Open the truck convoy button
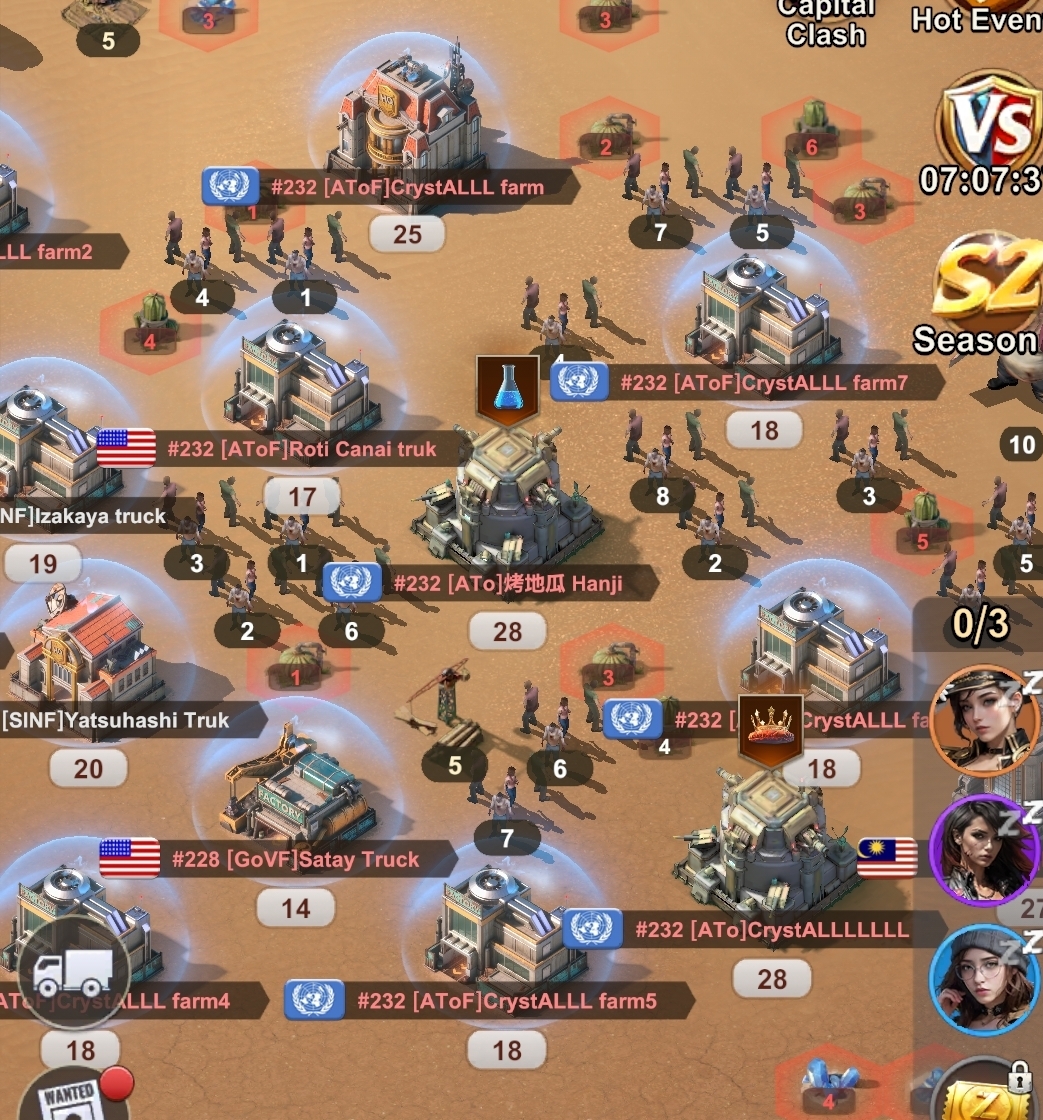 [x=73, y=971]
